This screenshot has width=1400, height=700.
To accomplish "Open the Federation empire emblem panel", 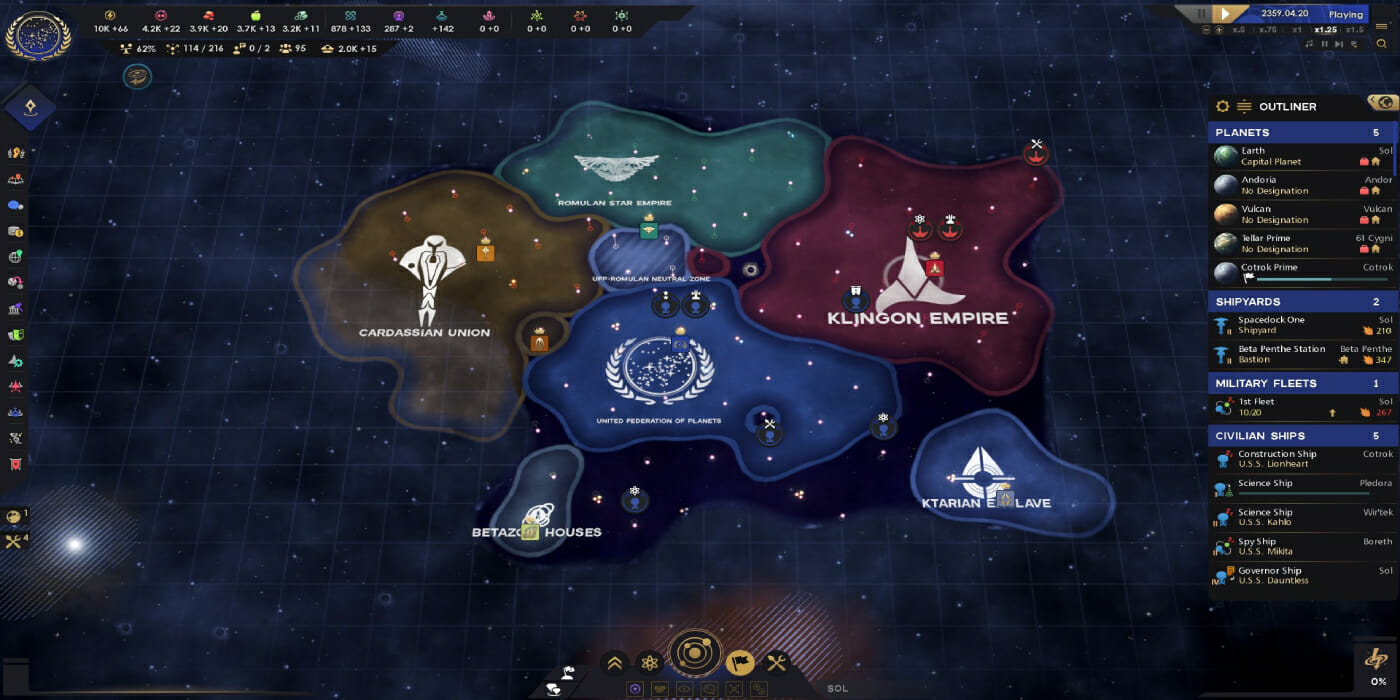I will click(38, 36).
